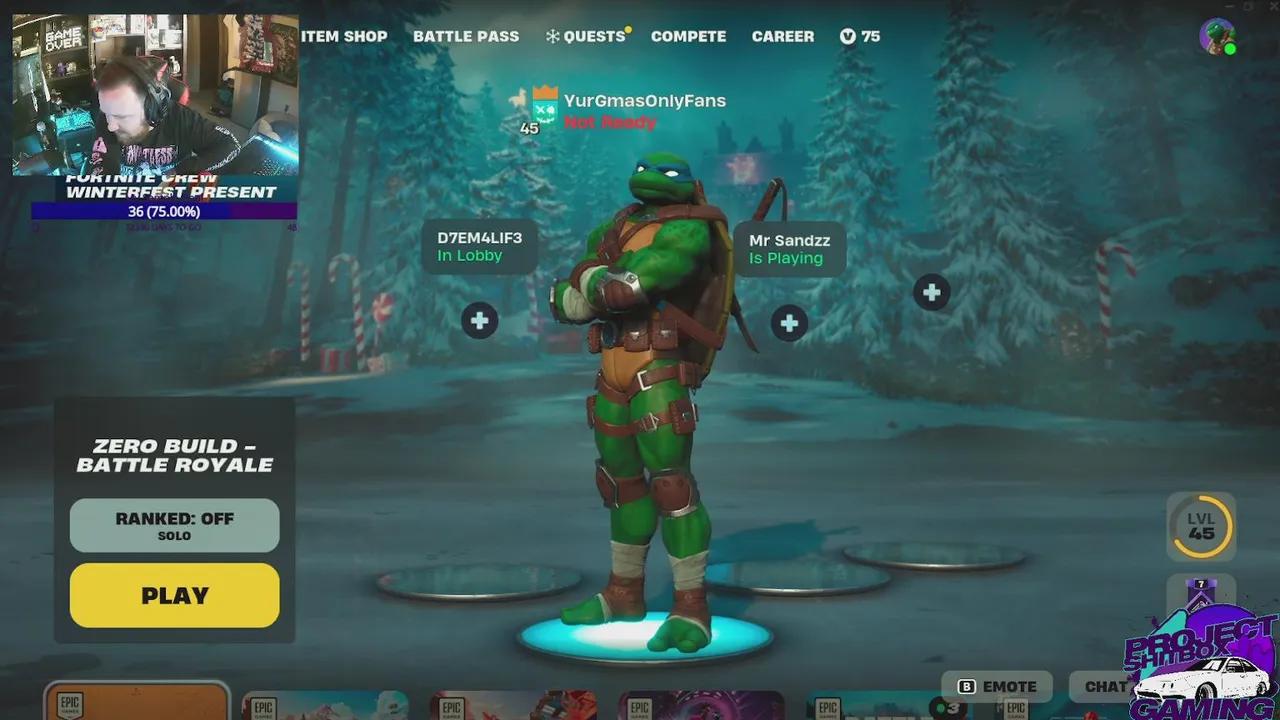Toggle Ranked mode from Off setting
Viewport: 1280px width, 720px height.
pyautogui.click(x=174, y=525)
